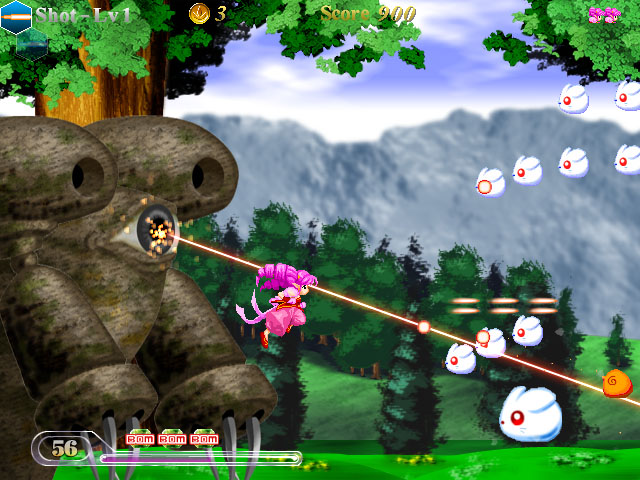The image size is (640, 480).
Task: Click the gold coin counter icon
Action: point(199,13)
